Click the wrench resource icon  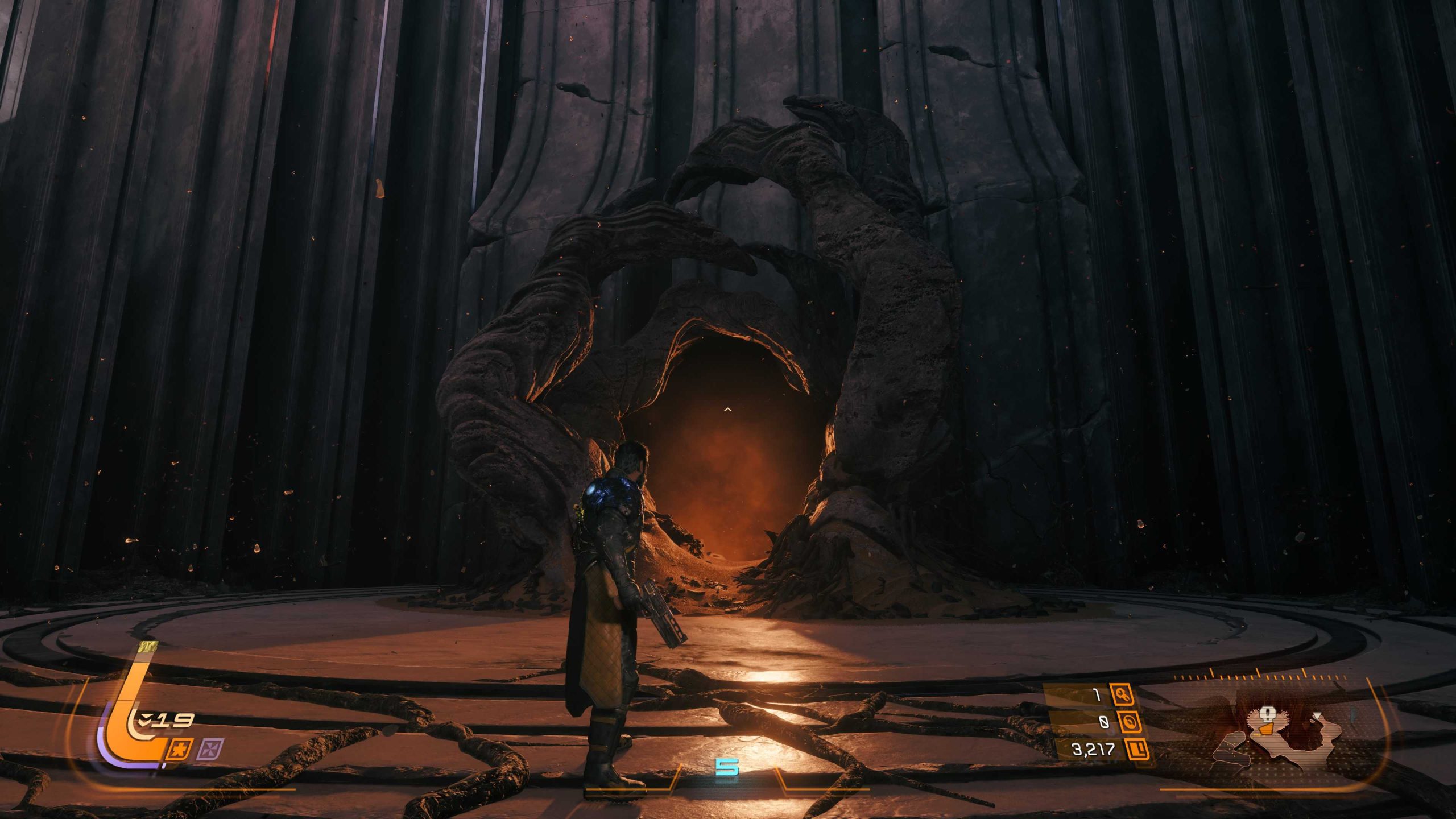click(x=1122, y=695)
